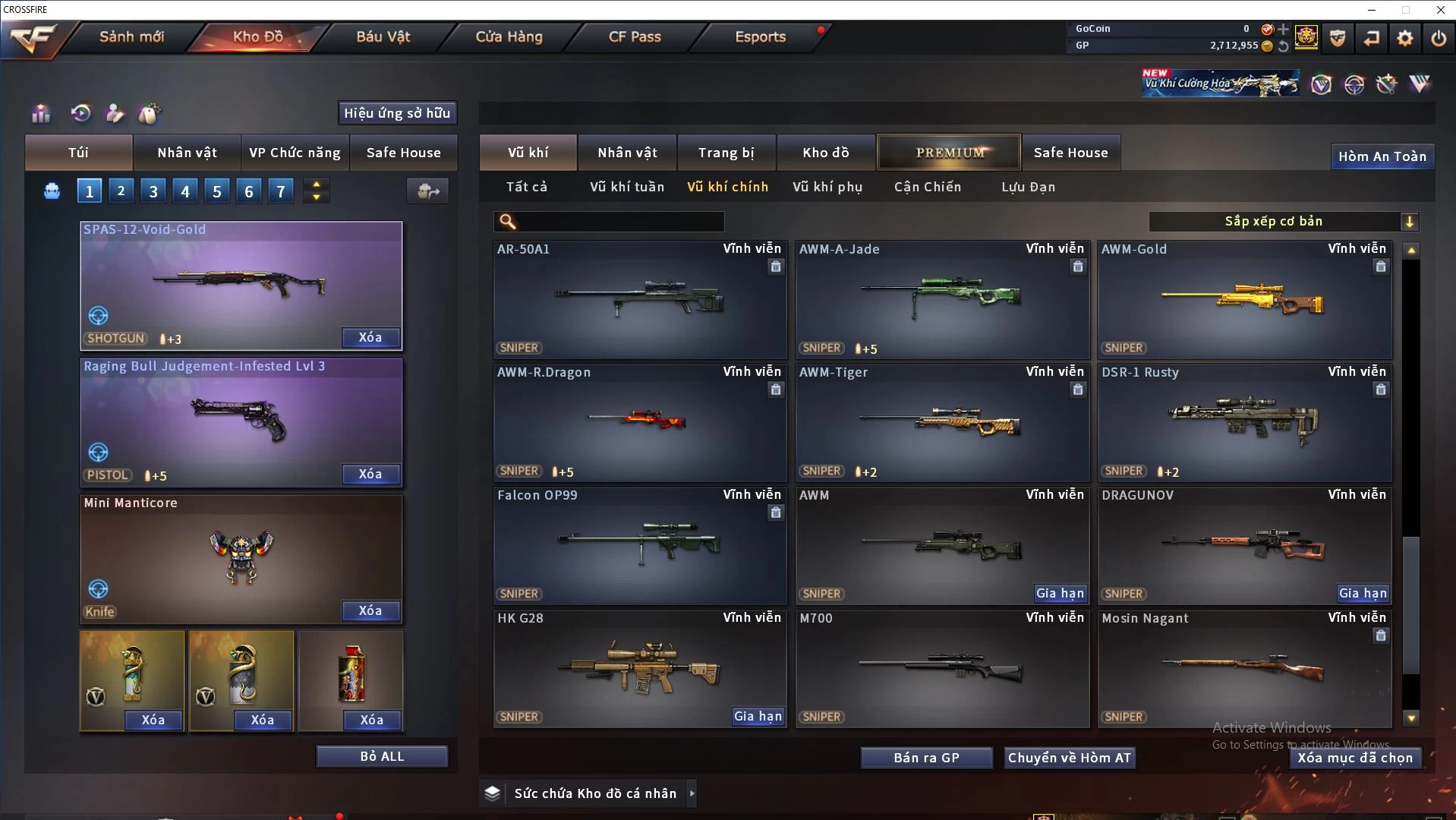Focus the weapon search field

619,222
